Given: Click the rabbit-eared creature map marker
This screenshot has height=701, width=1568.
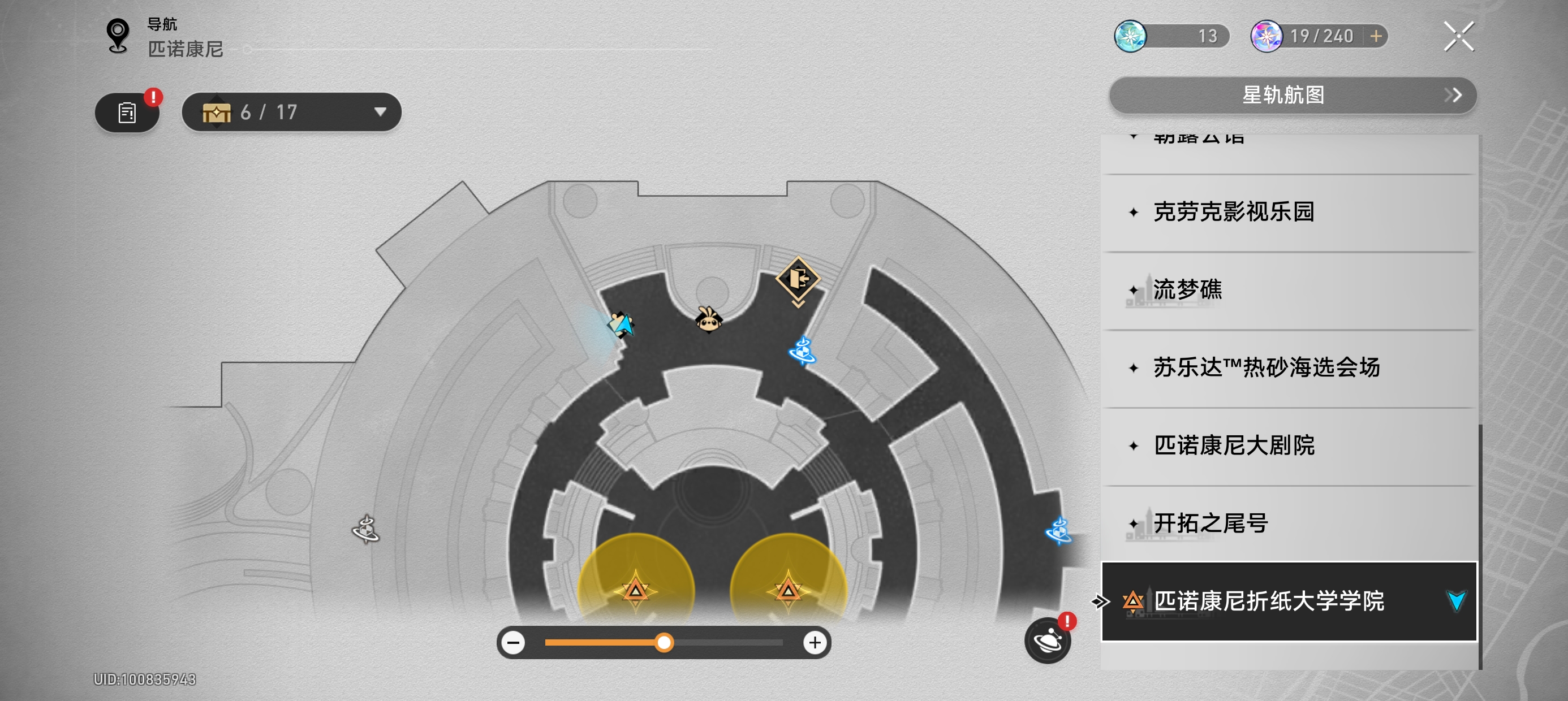Looking at the screenshot, I should [708, 319].
